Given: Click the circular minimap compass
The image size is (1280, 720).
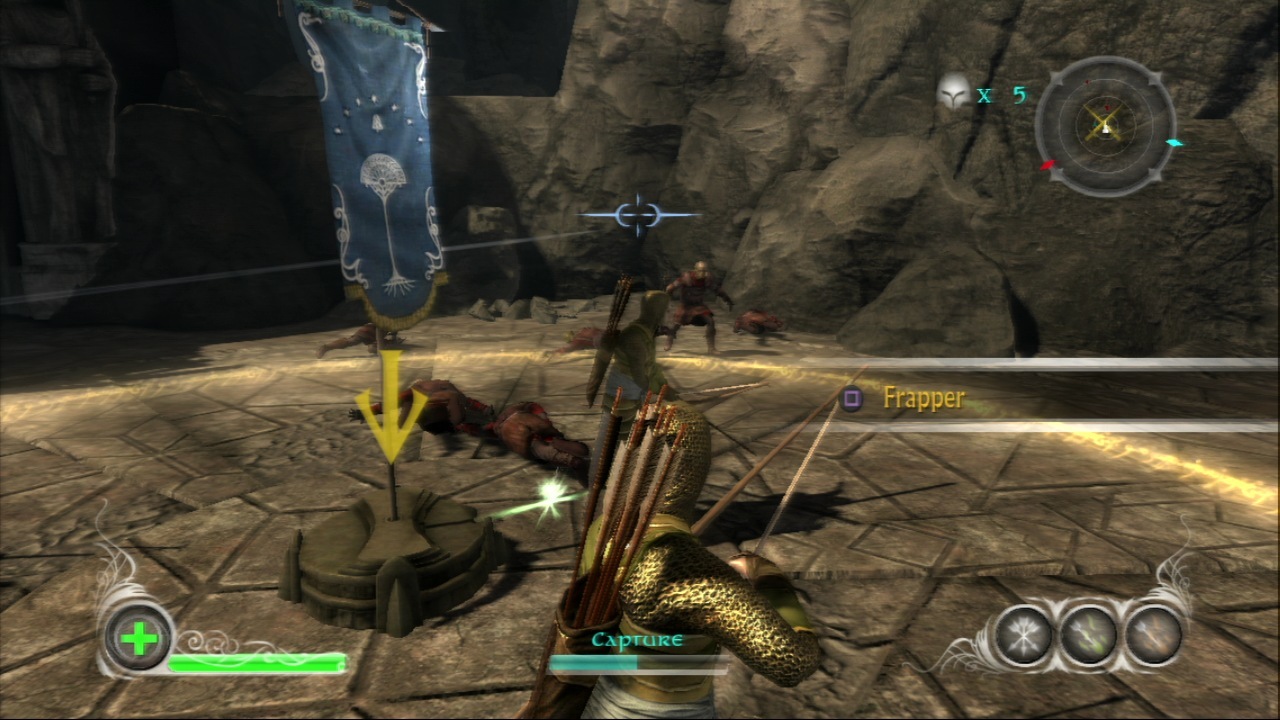Looking at the screenshot, I should point(1104,126).
